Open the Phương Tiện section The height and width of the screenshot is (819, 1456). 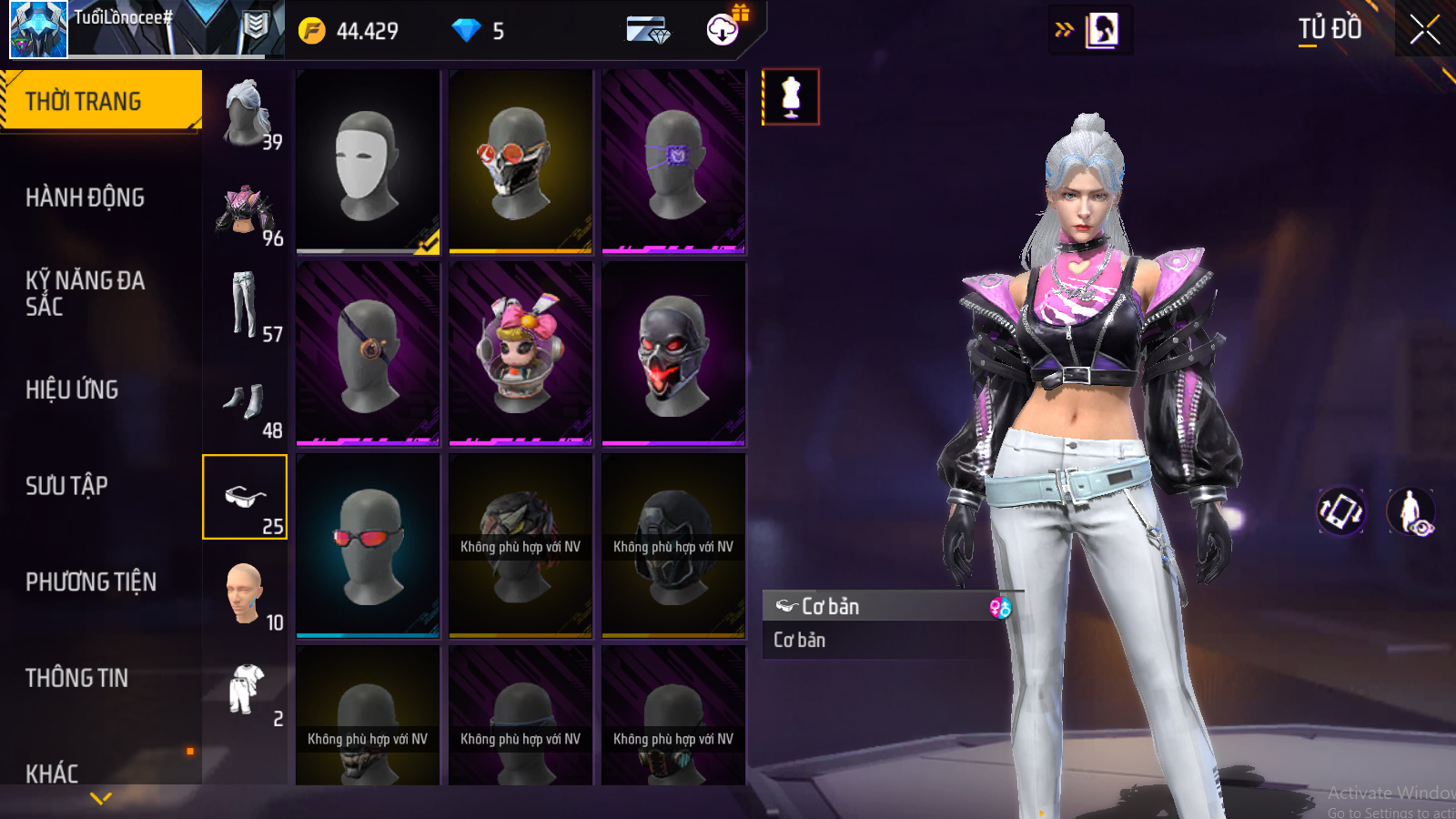[x=91, y=582]
